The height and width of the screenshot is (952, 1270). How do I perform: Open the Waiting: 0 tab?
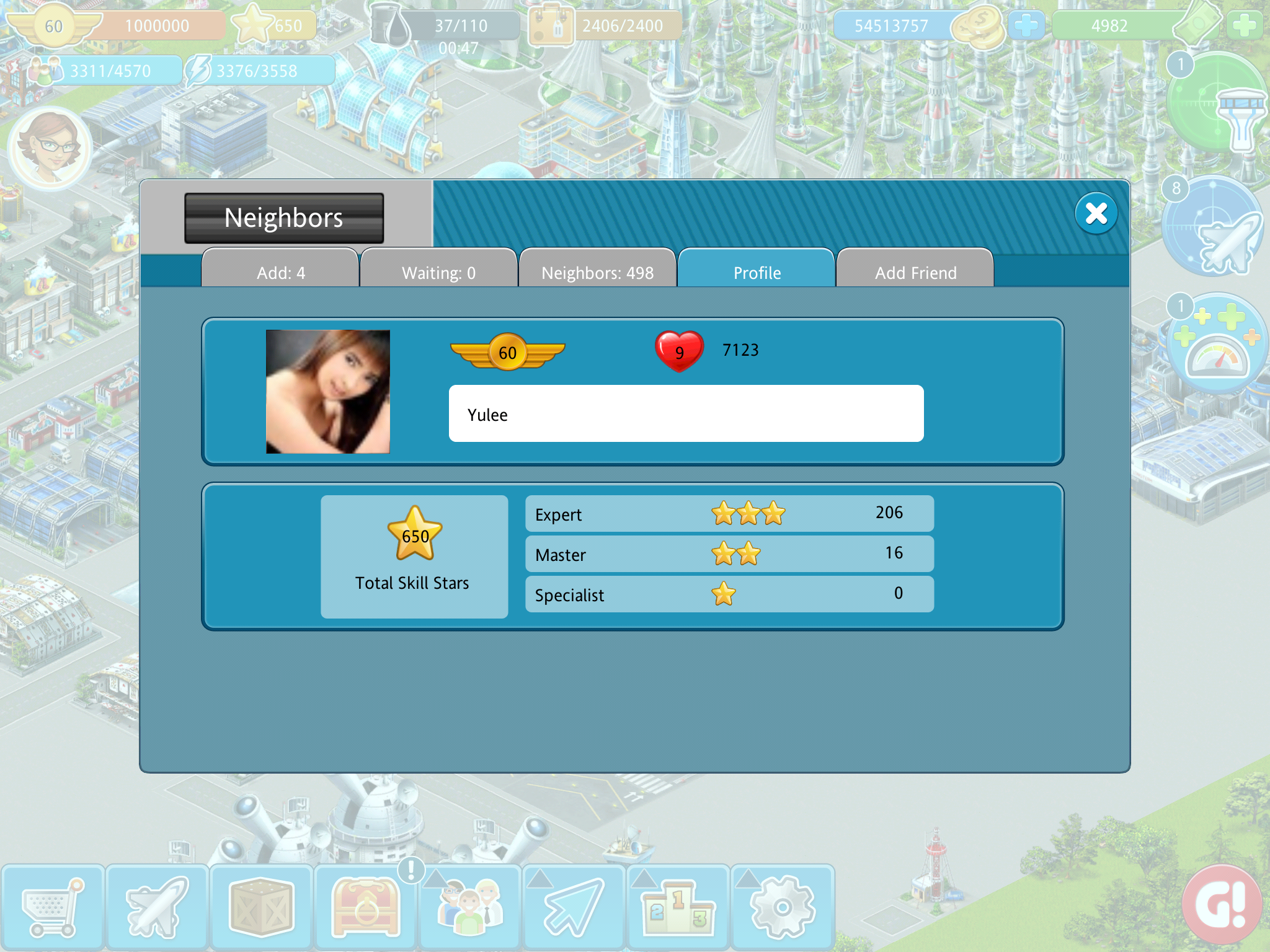tap(438, 271)
